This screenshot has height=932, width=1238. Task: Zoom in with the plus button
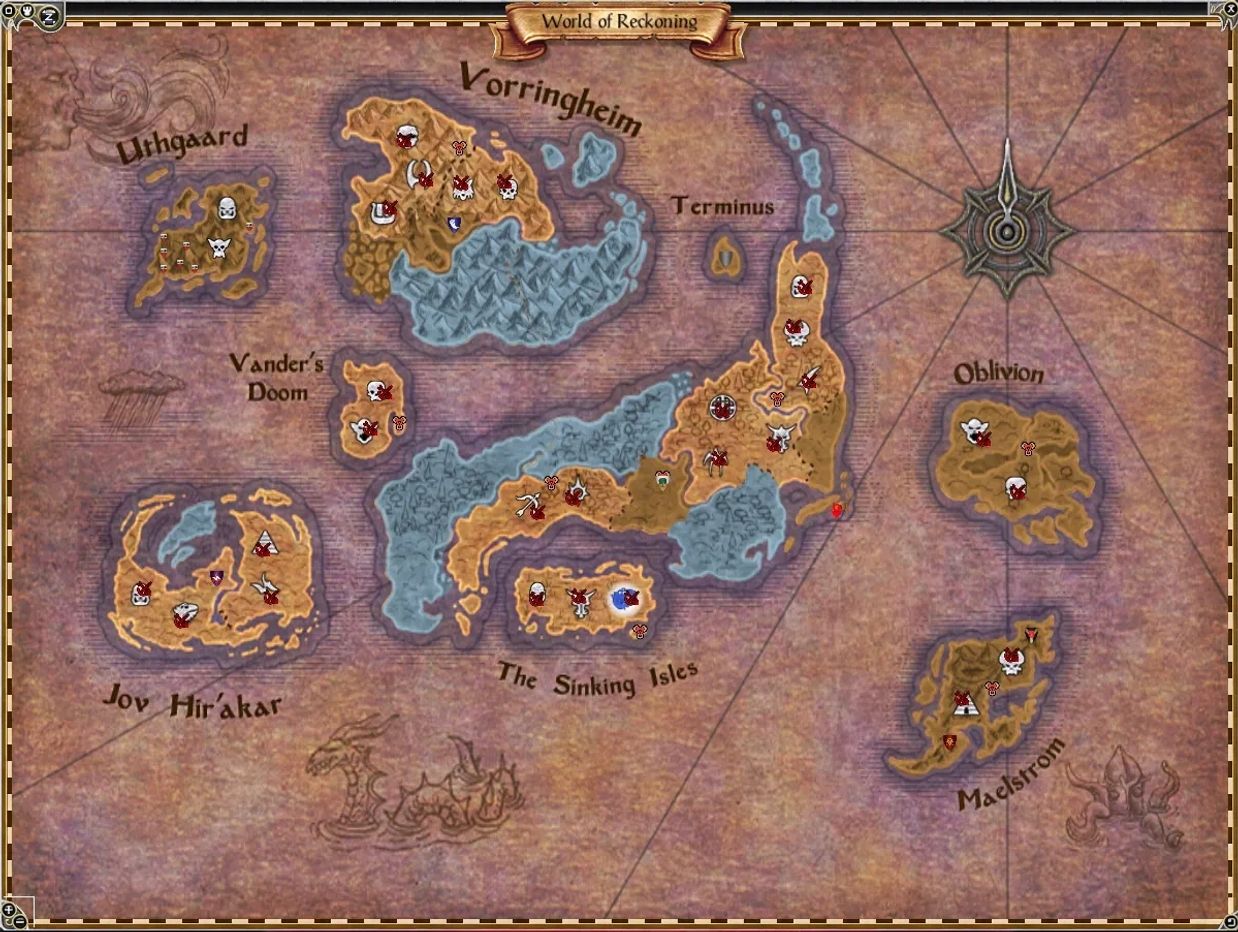pos(9,908)
